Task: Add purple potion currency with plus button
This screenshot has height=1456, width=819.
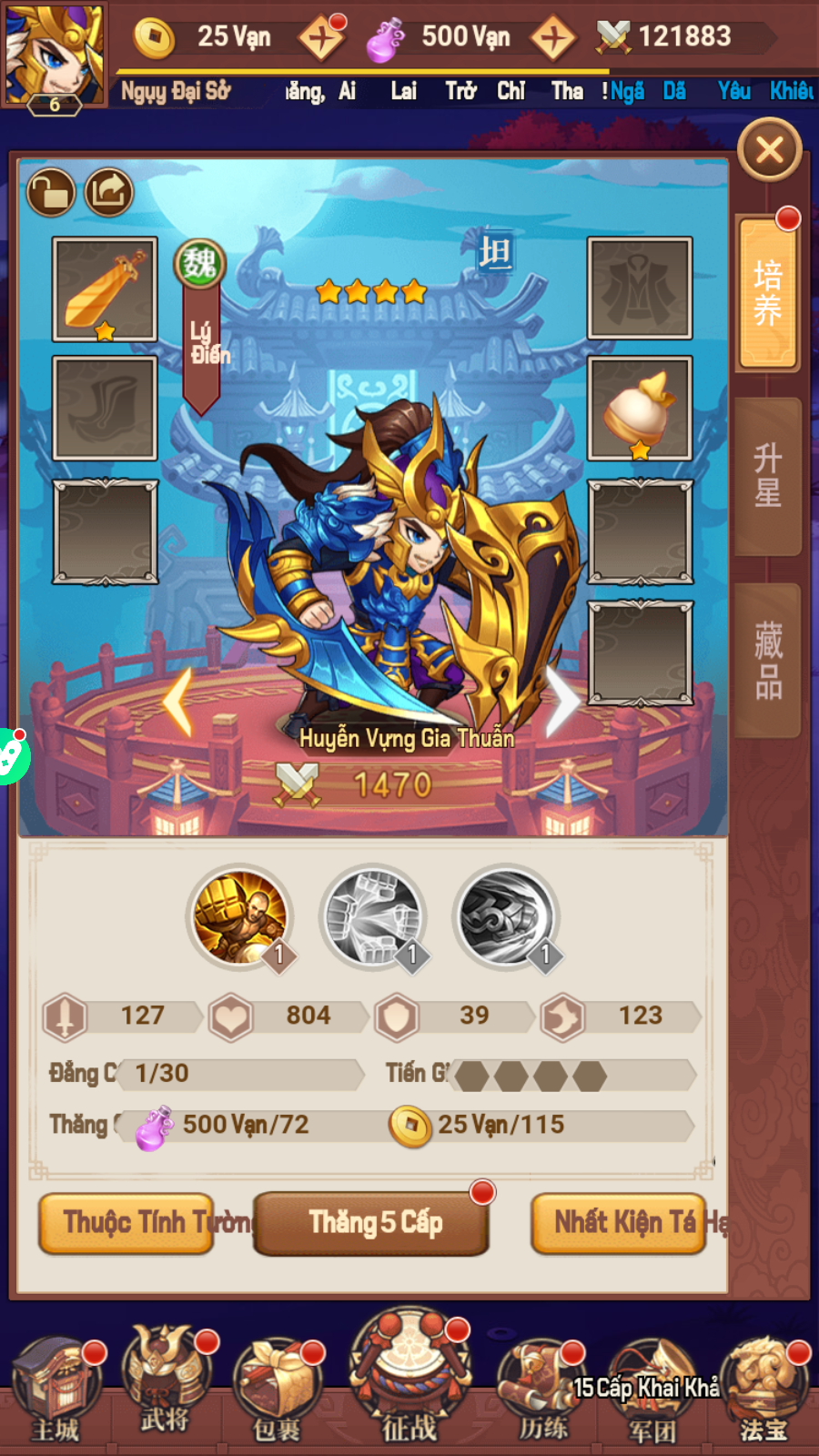Action: click(552, 38)
